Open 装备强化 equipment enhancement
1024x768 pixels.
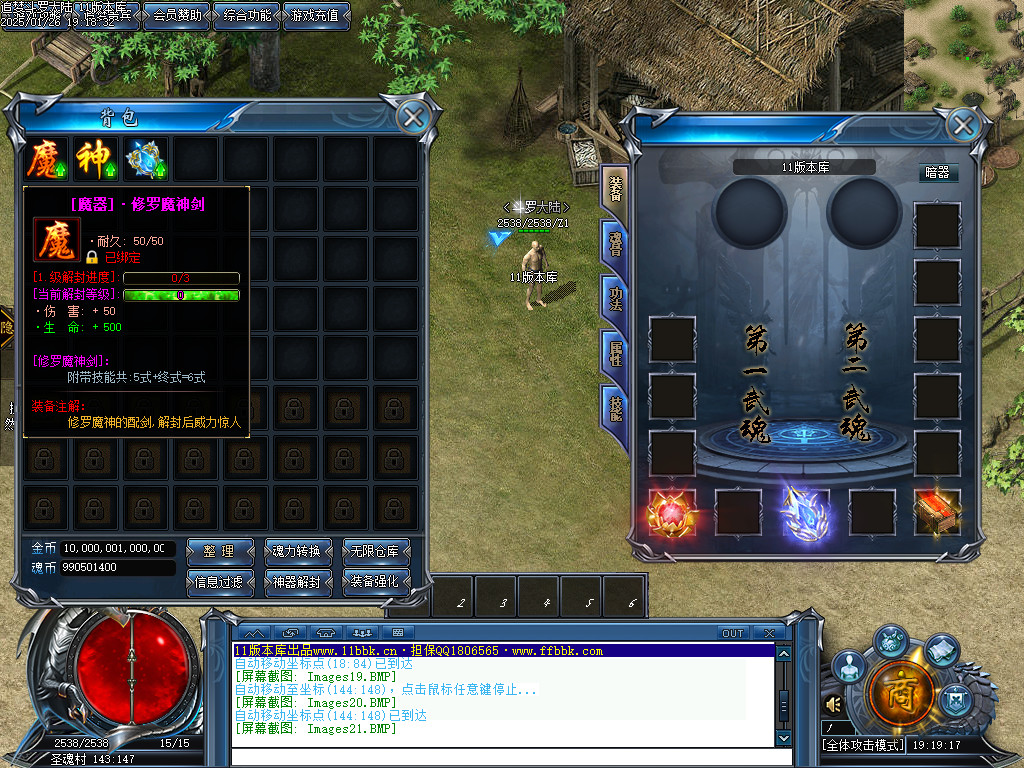(375, 581)
